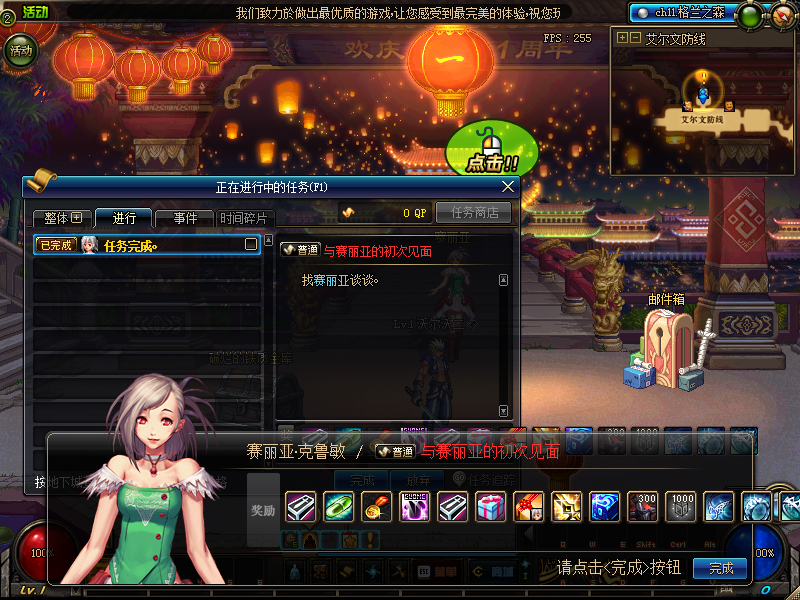The height and width of the screenshot is (600, 800).
Task: Switch to the 整体 quest tab
Action: click(61, 218)
